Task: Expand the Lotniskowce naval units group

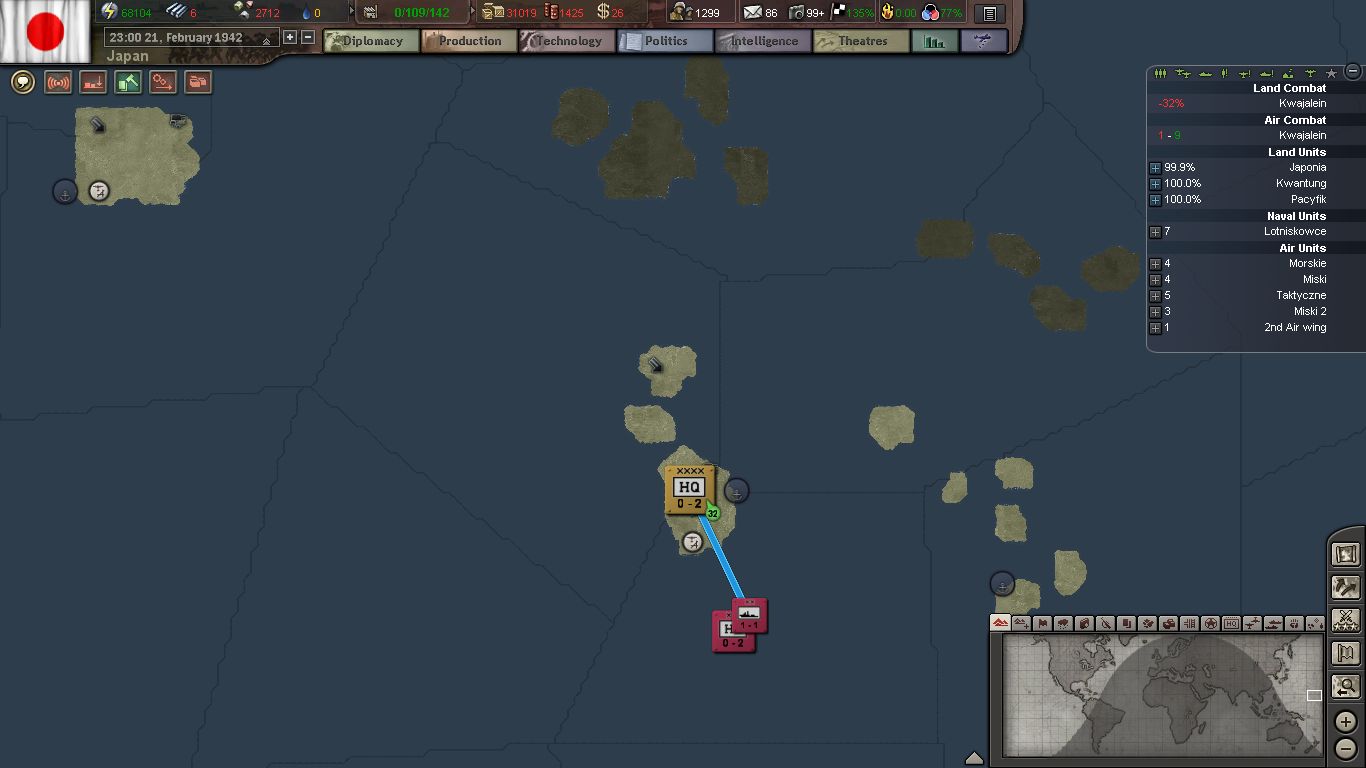Action: click(1155, 232)
